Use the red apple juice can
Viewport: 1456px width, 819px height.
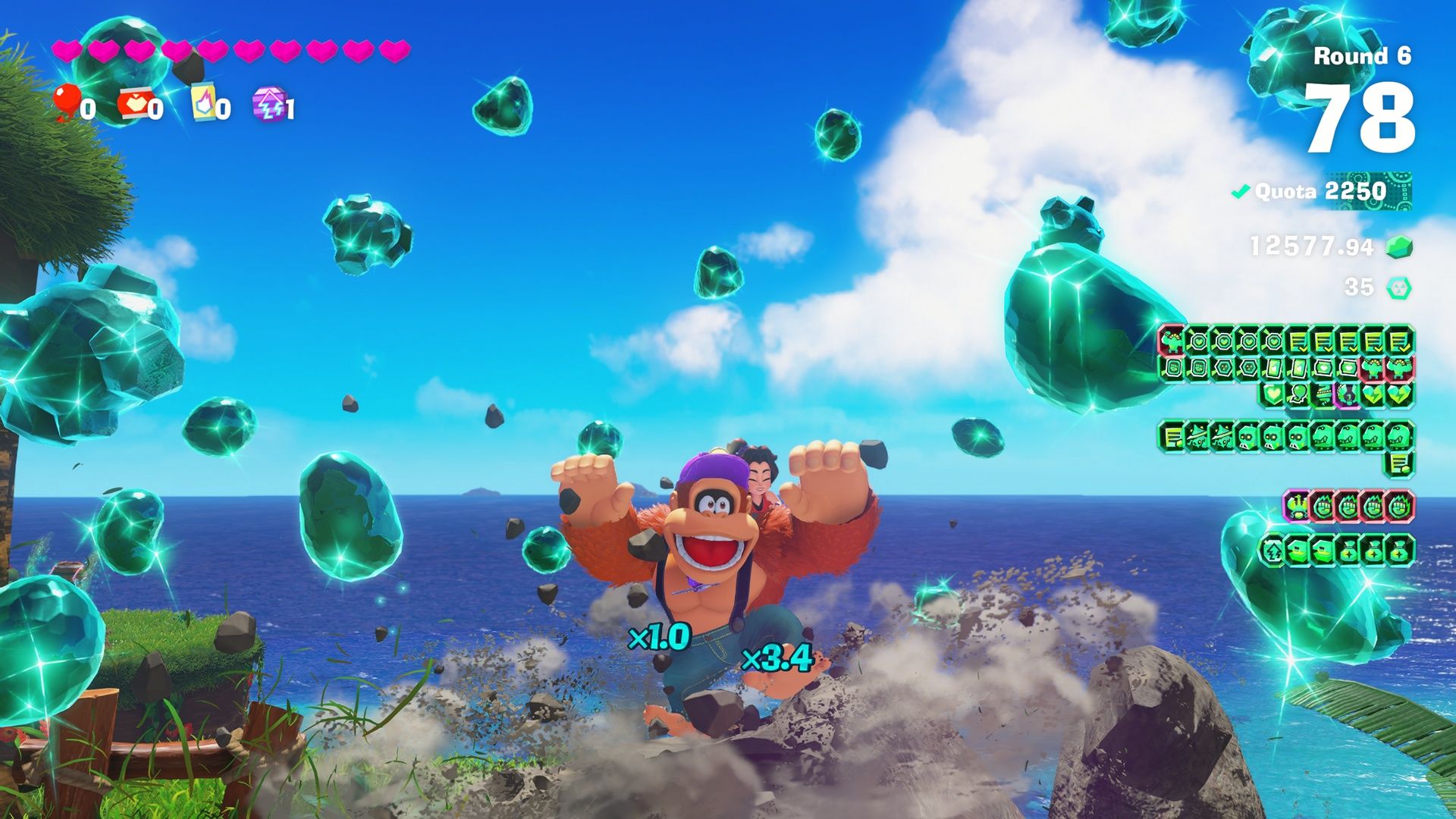pyautogui.click(x=134, y=105)
